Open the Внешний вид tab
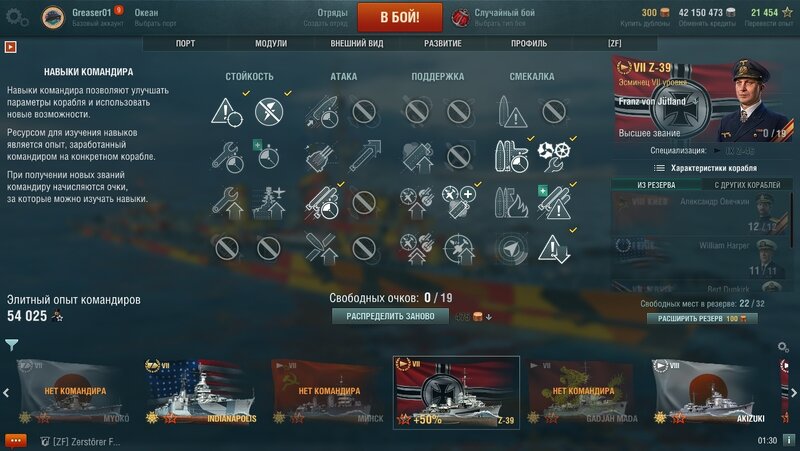Viewport: 800px width, 451px height. pyautogui.click(x=356, y=44)
